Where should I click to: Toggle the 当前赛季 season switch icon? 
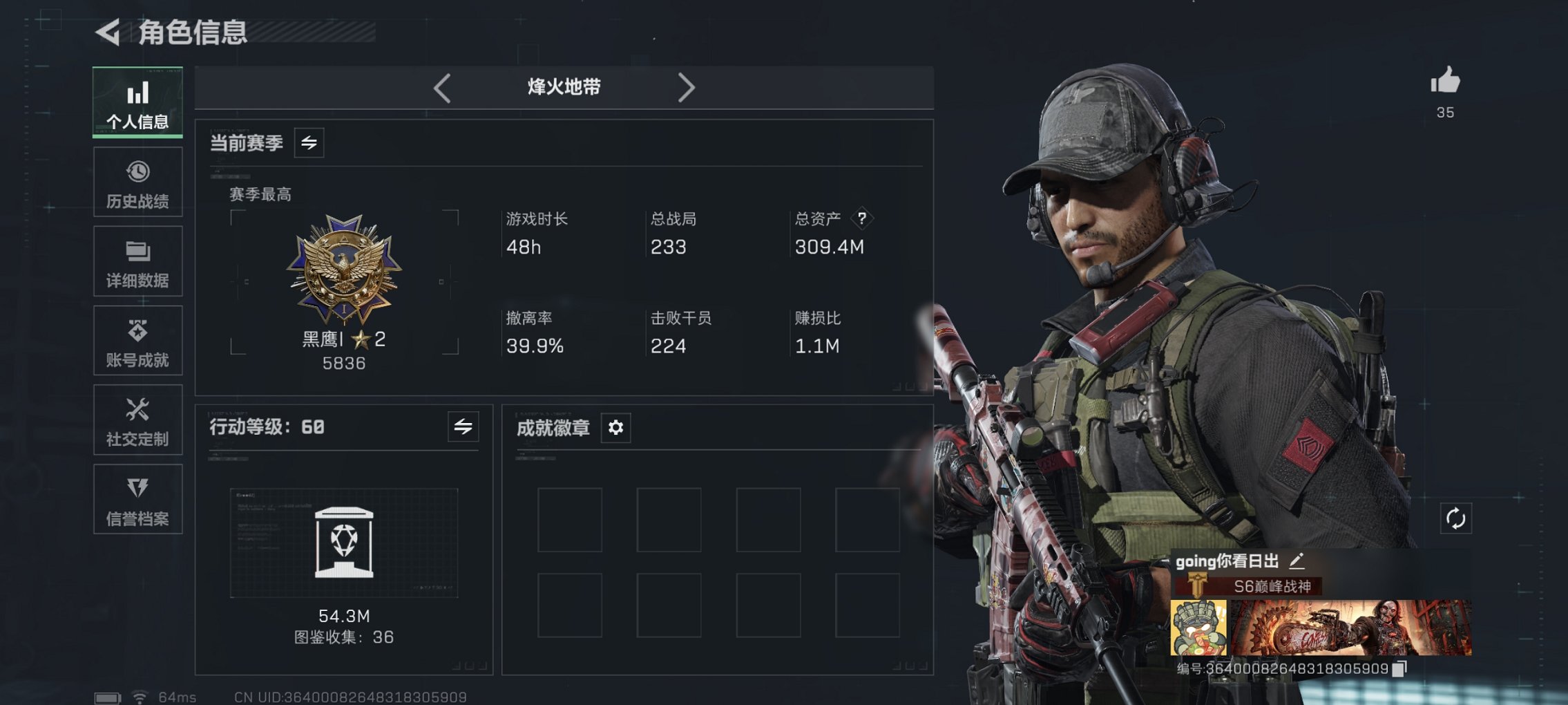(x=309, y=143)
